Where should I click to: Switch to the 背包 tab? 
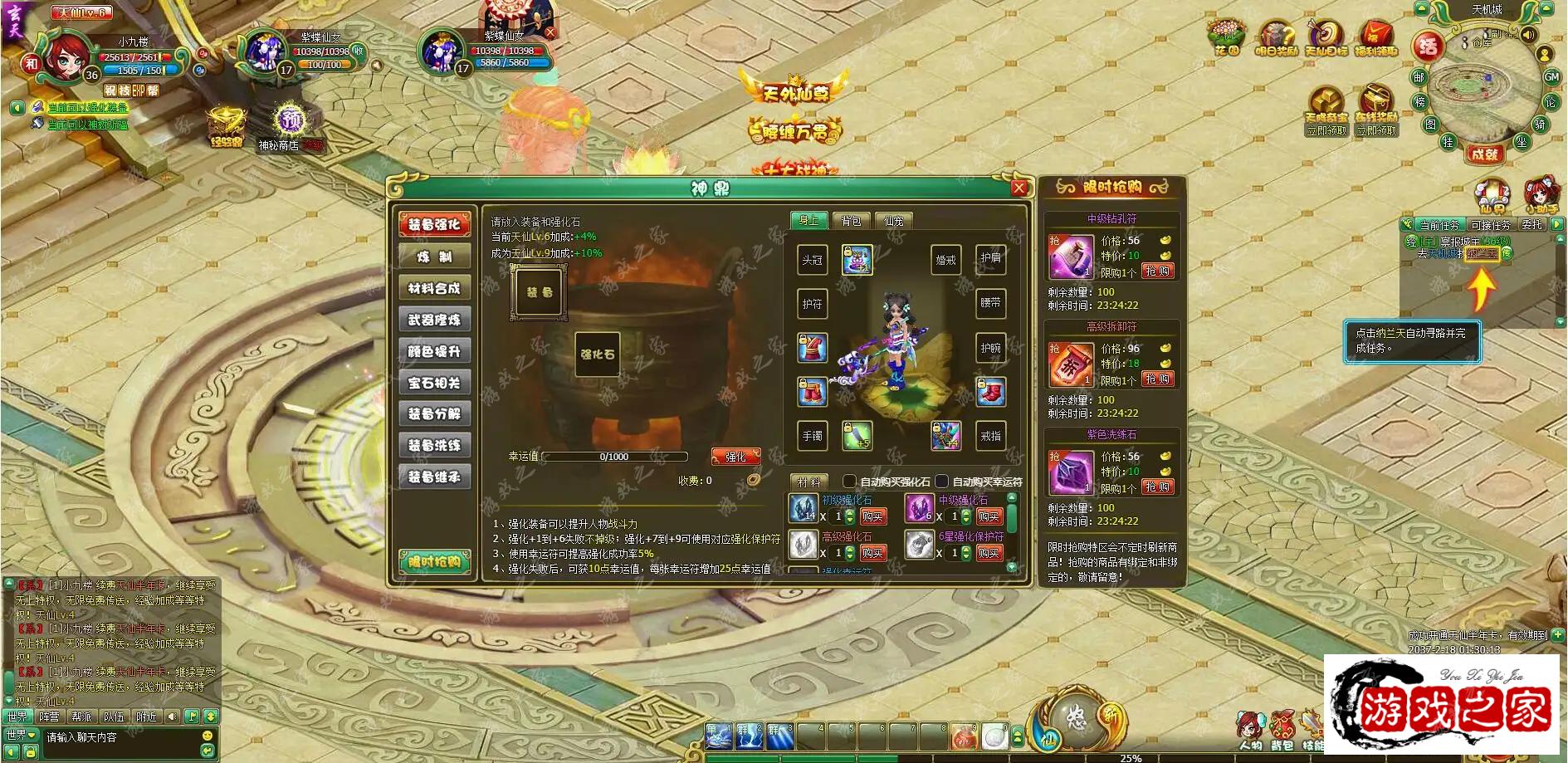pos(851,221)
